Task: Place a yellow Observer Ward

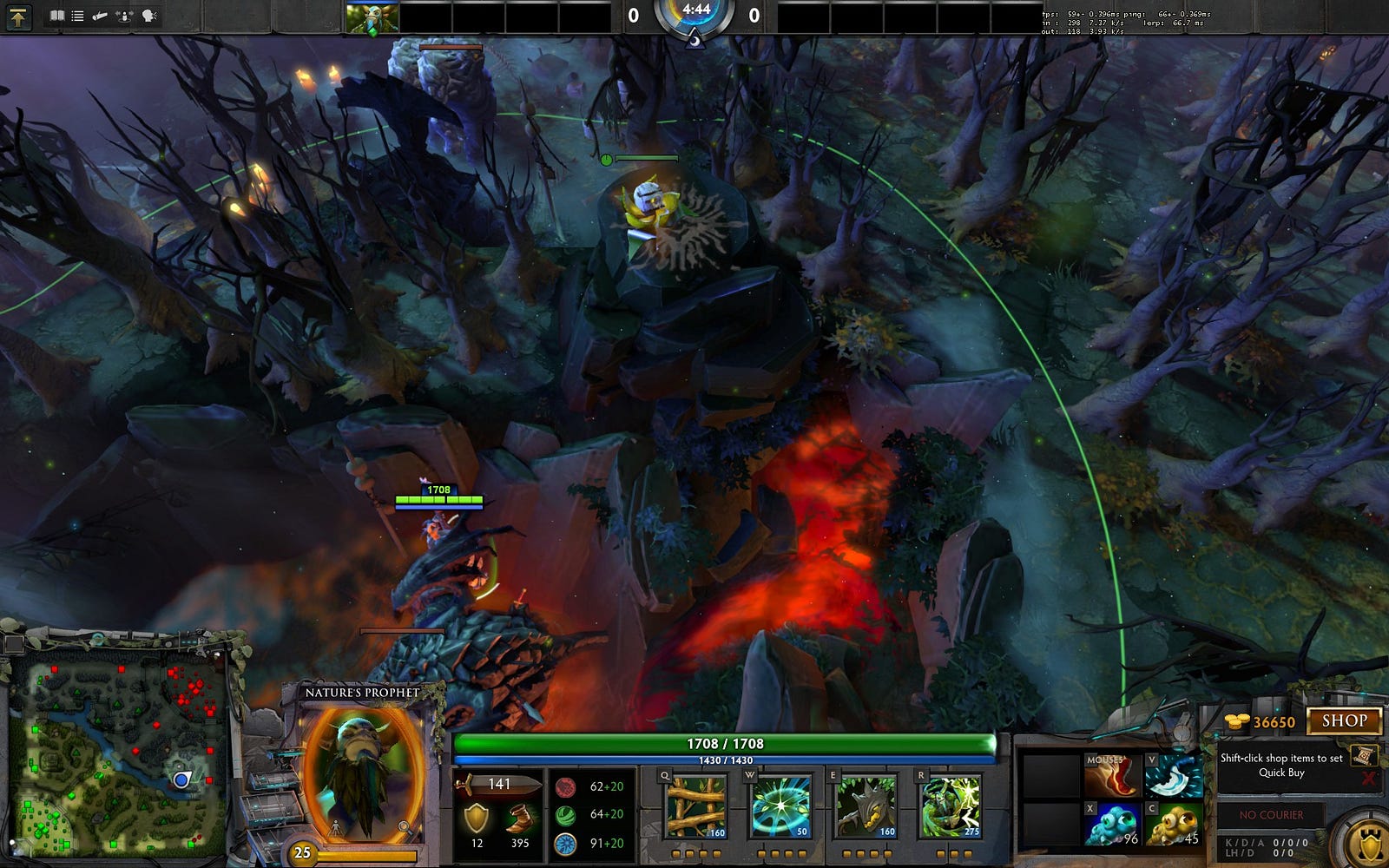Action: coord(1174,825)
